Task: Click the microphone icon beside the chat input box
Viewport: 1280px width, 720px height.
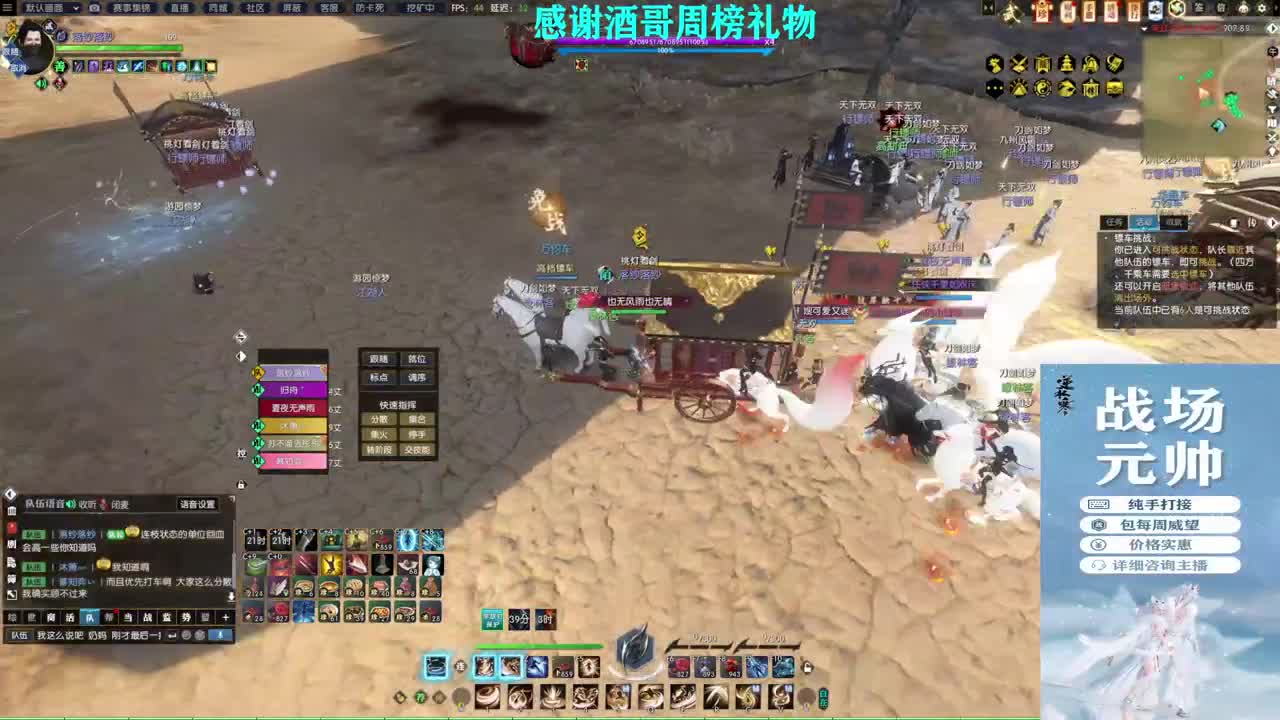Action: click(x=218, y=635)
